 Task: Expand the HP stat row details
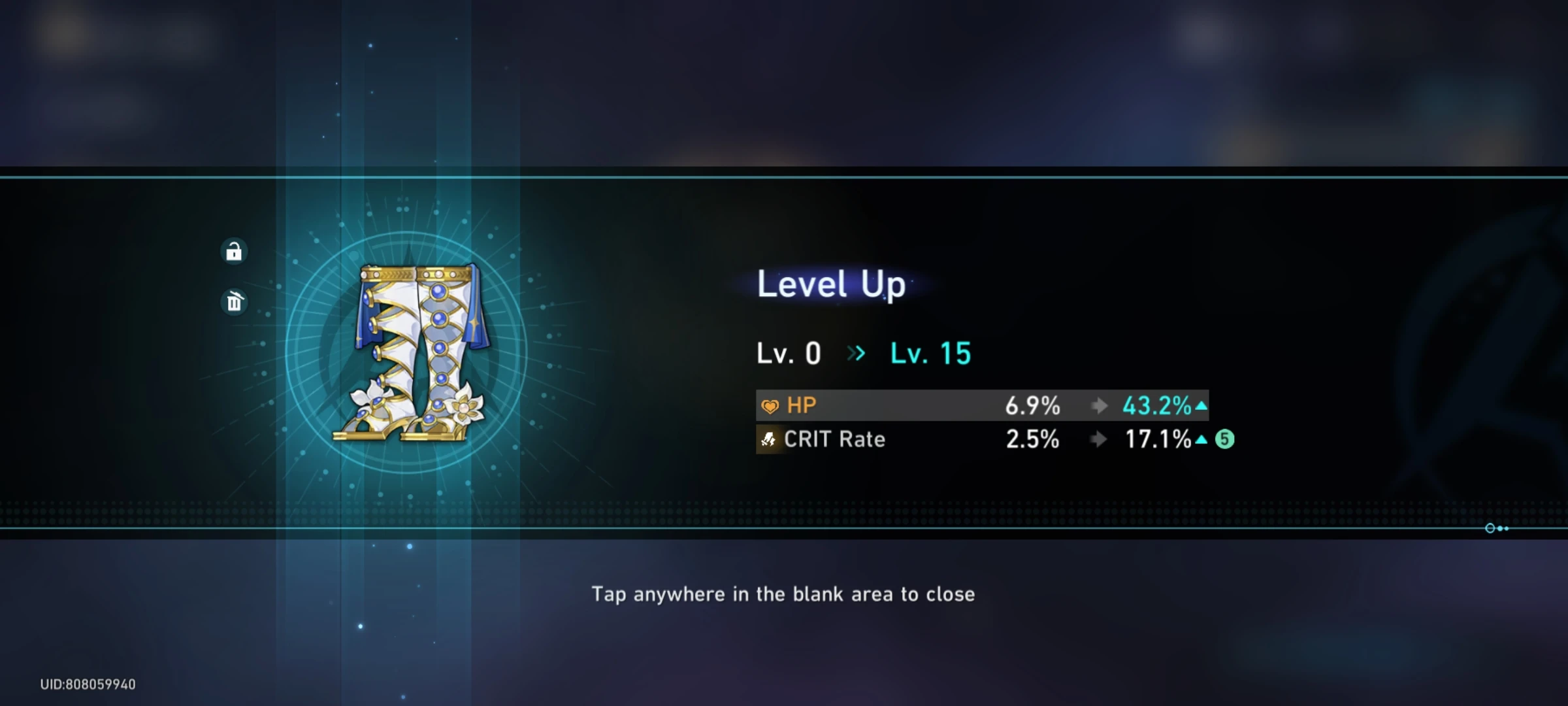[x=980, y=405]
